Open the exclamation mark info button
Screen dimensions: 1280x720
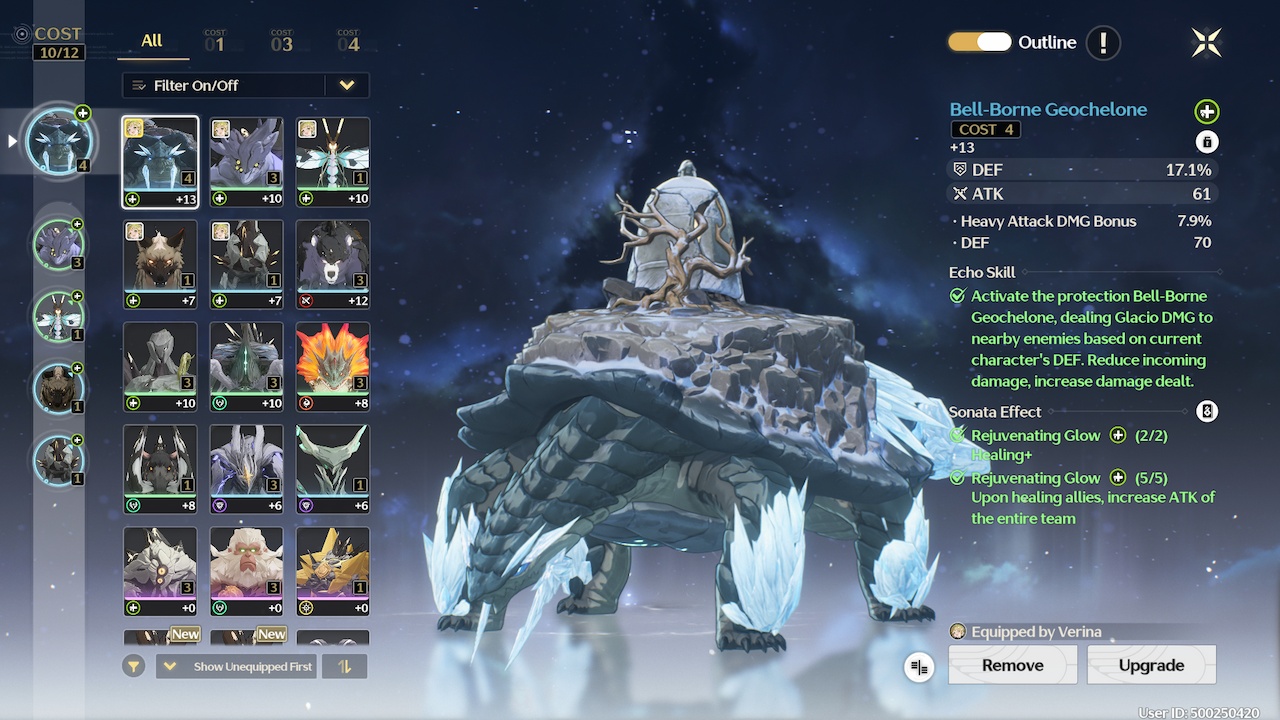coord(1103,42)
